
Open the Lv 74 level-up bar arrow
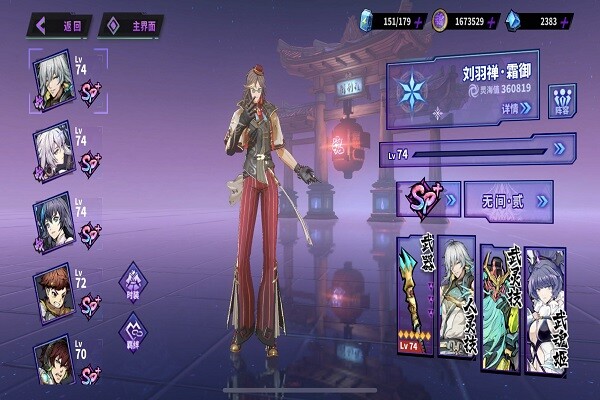[558, 150]
